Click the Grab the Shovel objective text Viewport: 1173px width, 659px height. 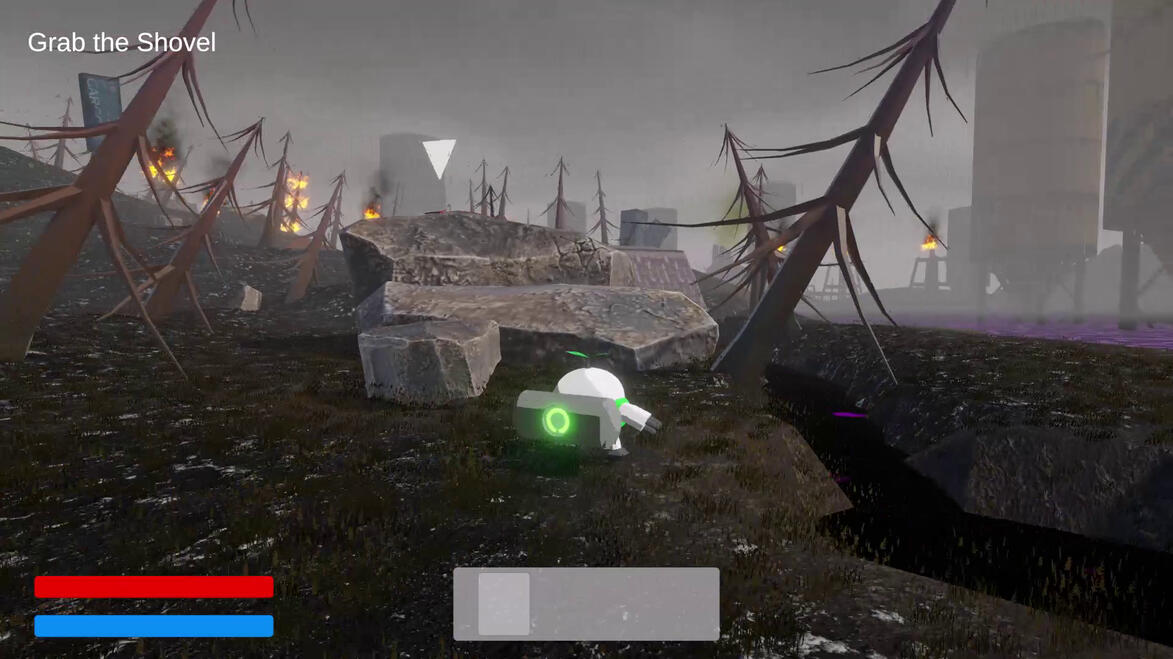tap(121, 43)
